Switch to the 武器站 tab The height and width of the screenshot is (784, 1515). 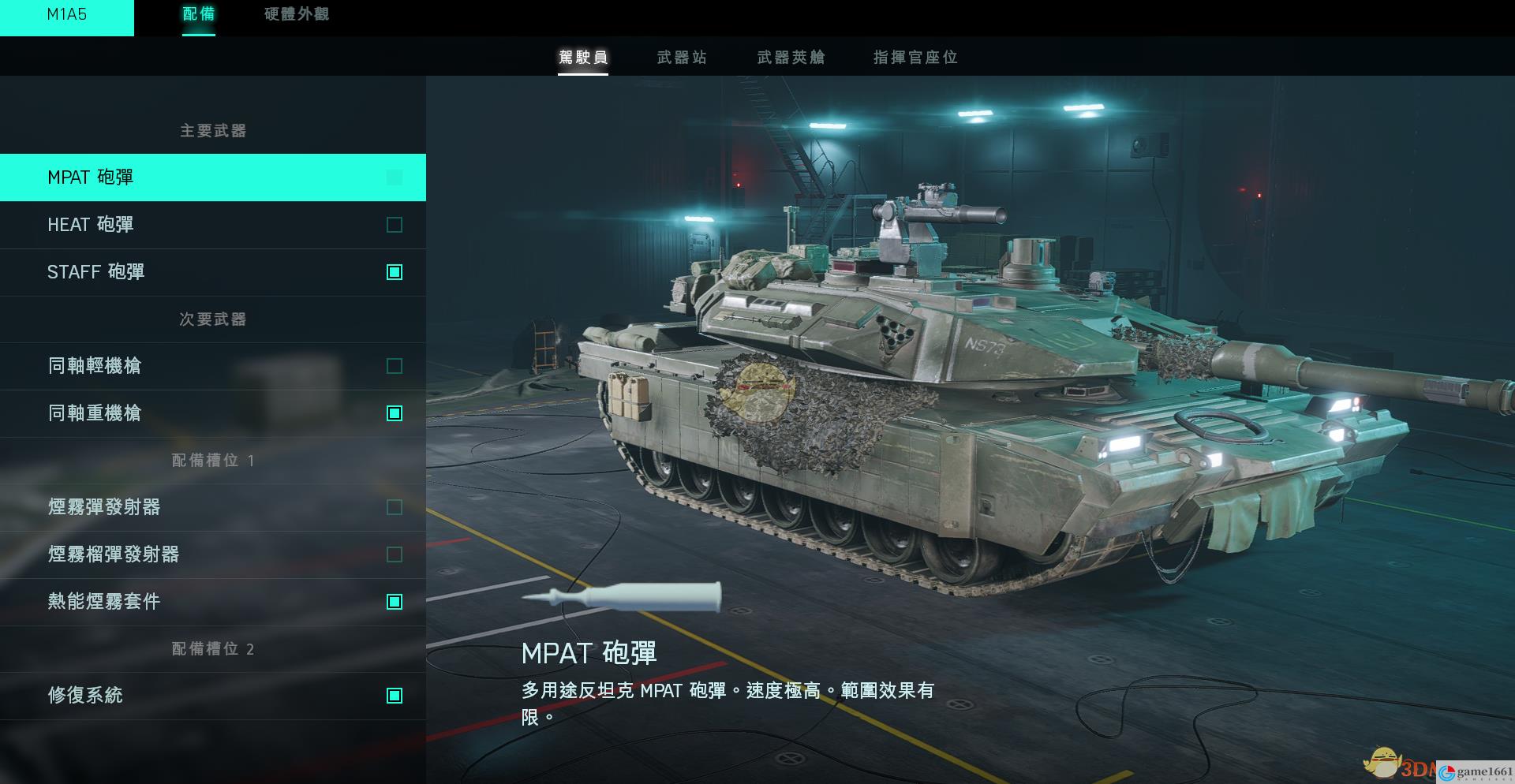tap(682, 57)
